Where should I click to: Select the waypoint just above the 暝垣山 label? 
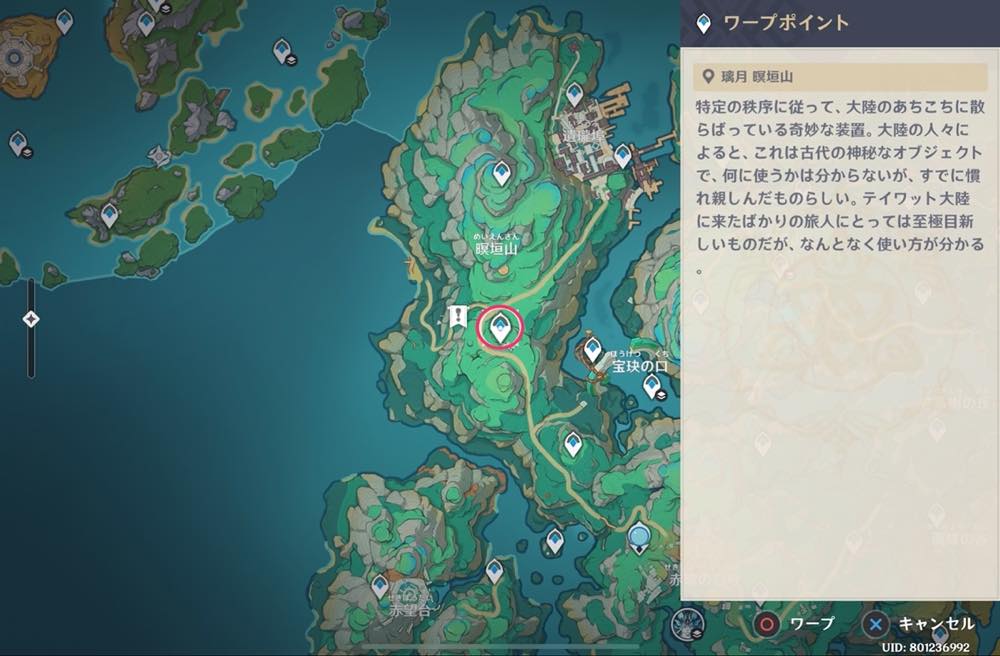(502, 174)
